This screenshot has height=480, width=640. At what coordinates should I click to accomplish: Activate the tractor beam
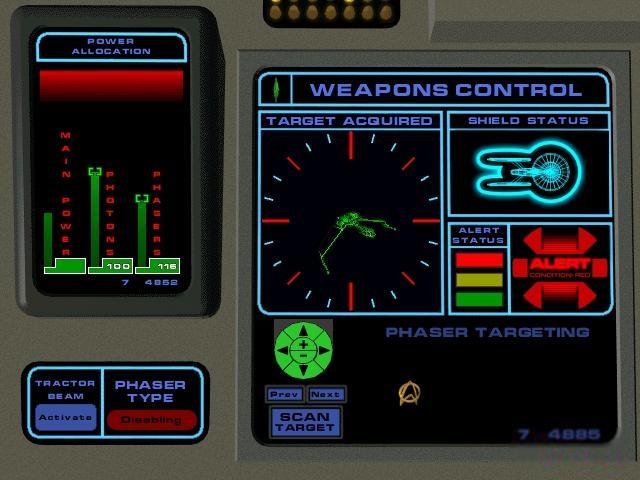(x=66, y=418)
